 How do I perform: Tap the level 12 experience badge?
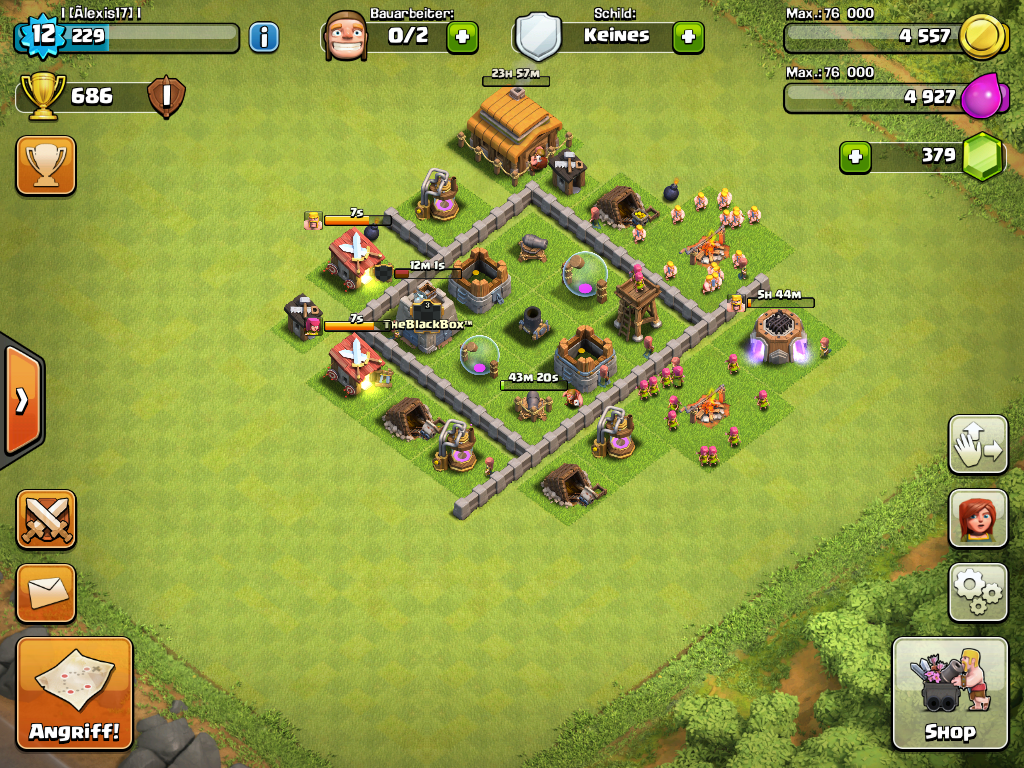(x=42, y=36)
